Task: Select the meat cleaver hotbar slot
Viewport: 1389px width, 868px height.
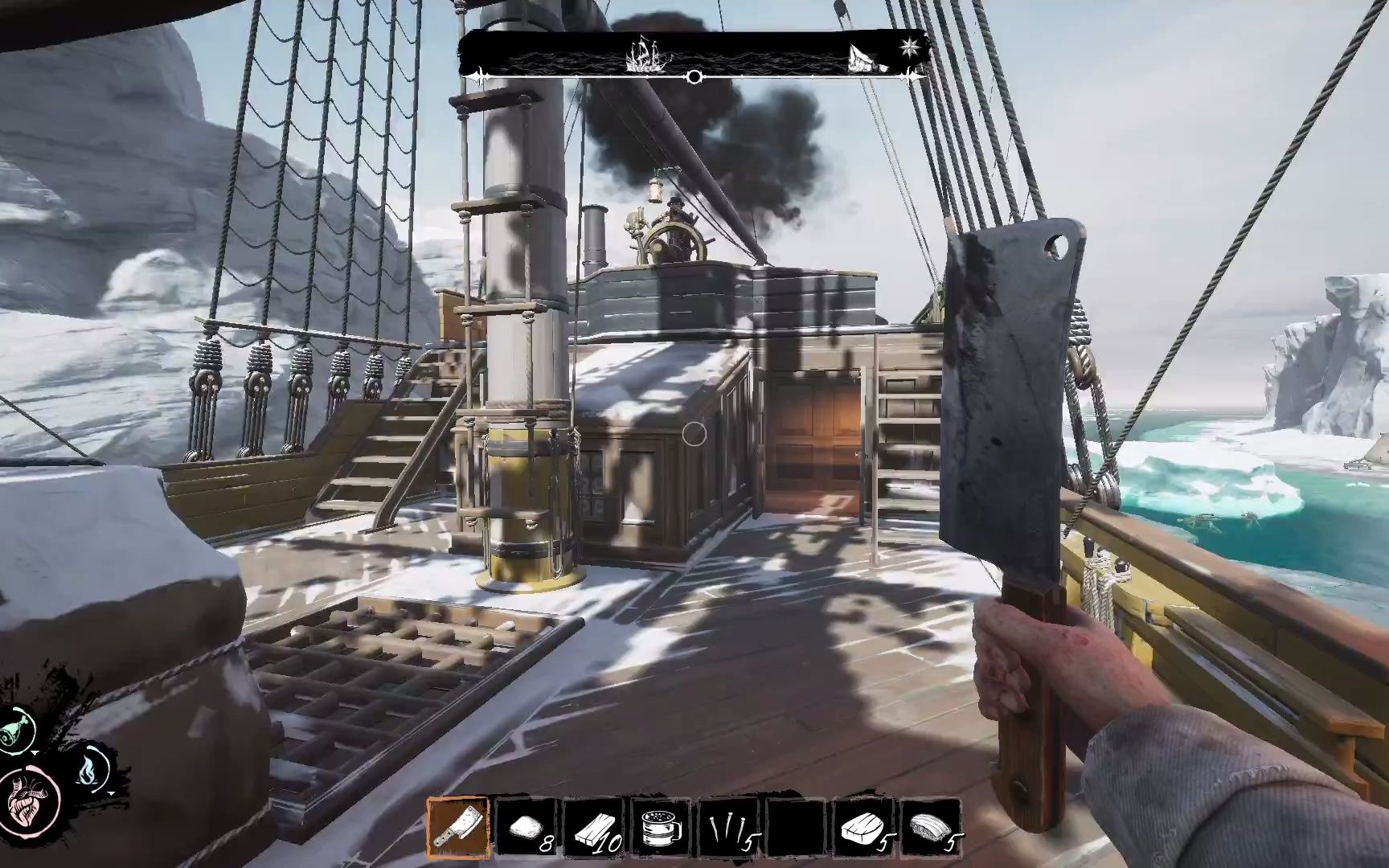Action: (458, 827)
